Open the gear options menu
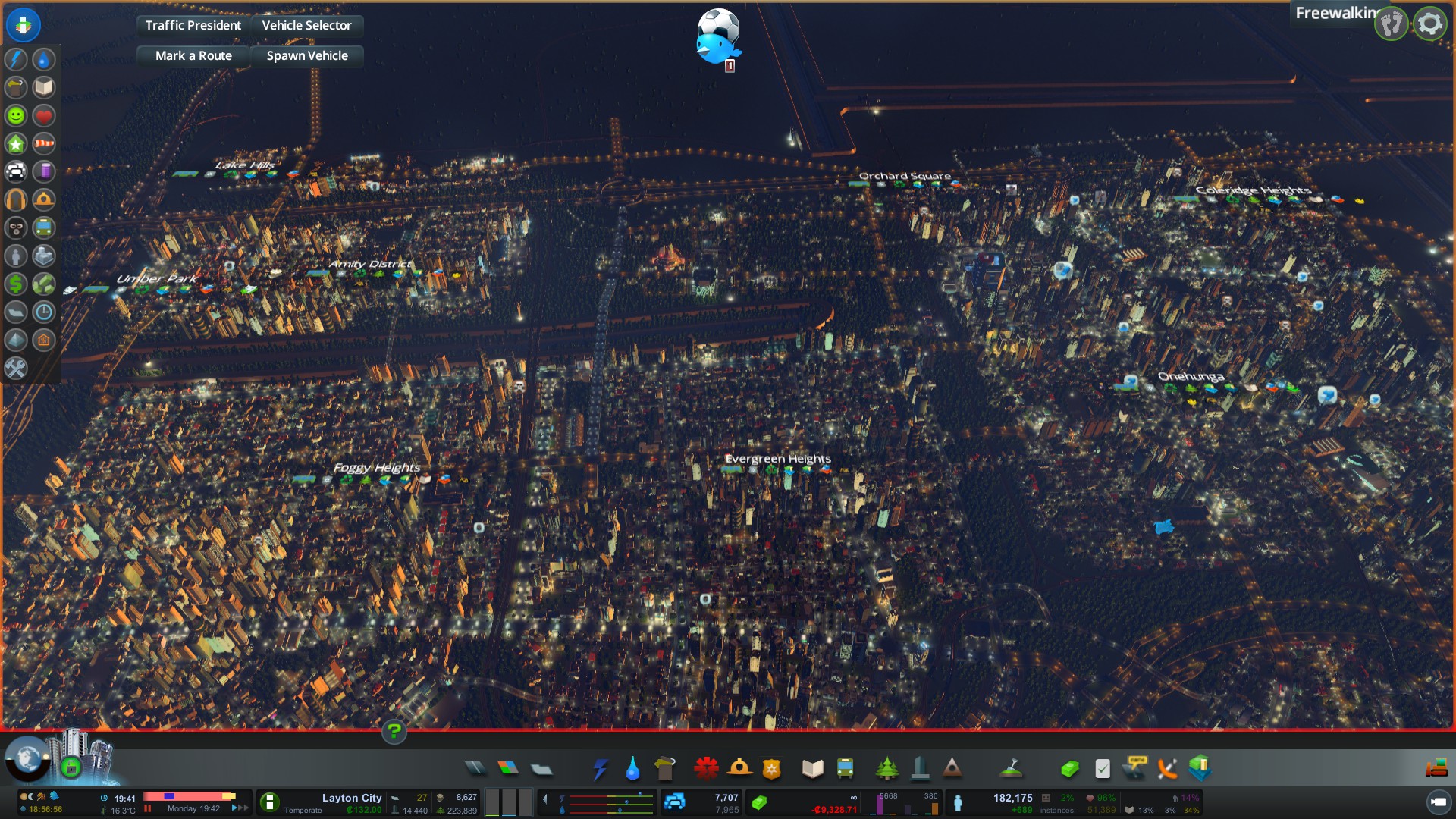The width and height of the screenshot is (1456, 819). click(1429, 24)
